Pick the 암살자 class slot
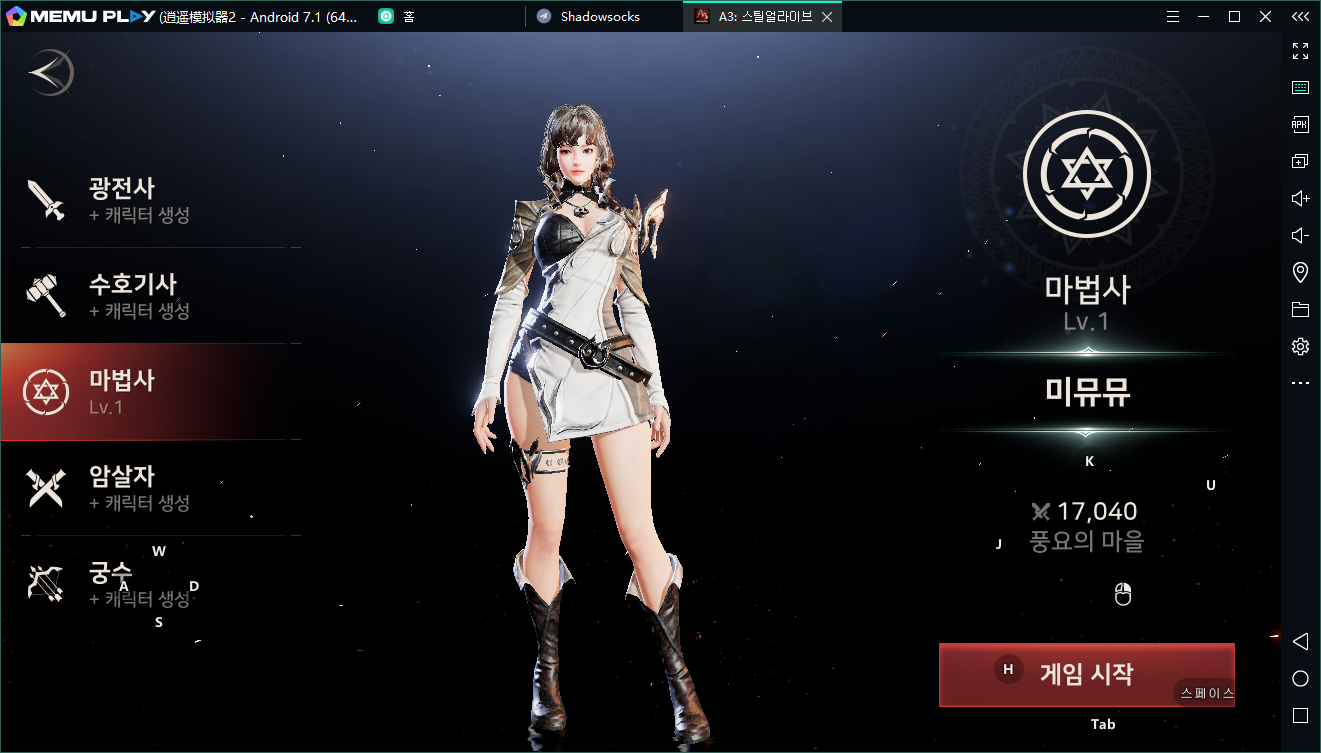The height and width of the screenshot is (753, 1321). [150, 488]
